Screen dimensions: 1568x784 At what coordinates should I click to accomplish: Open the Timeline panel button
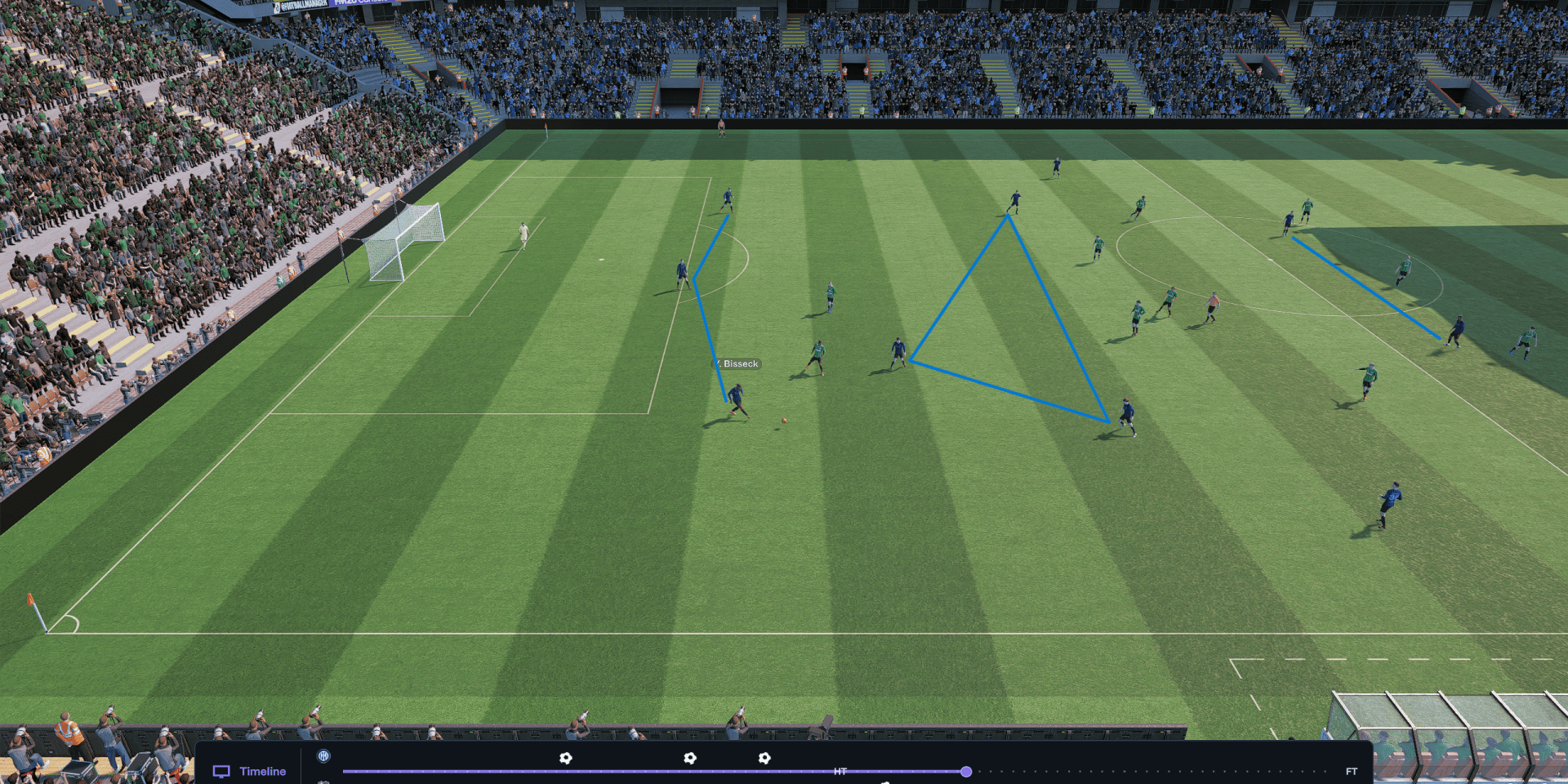point(250,771)
